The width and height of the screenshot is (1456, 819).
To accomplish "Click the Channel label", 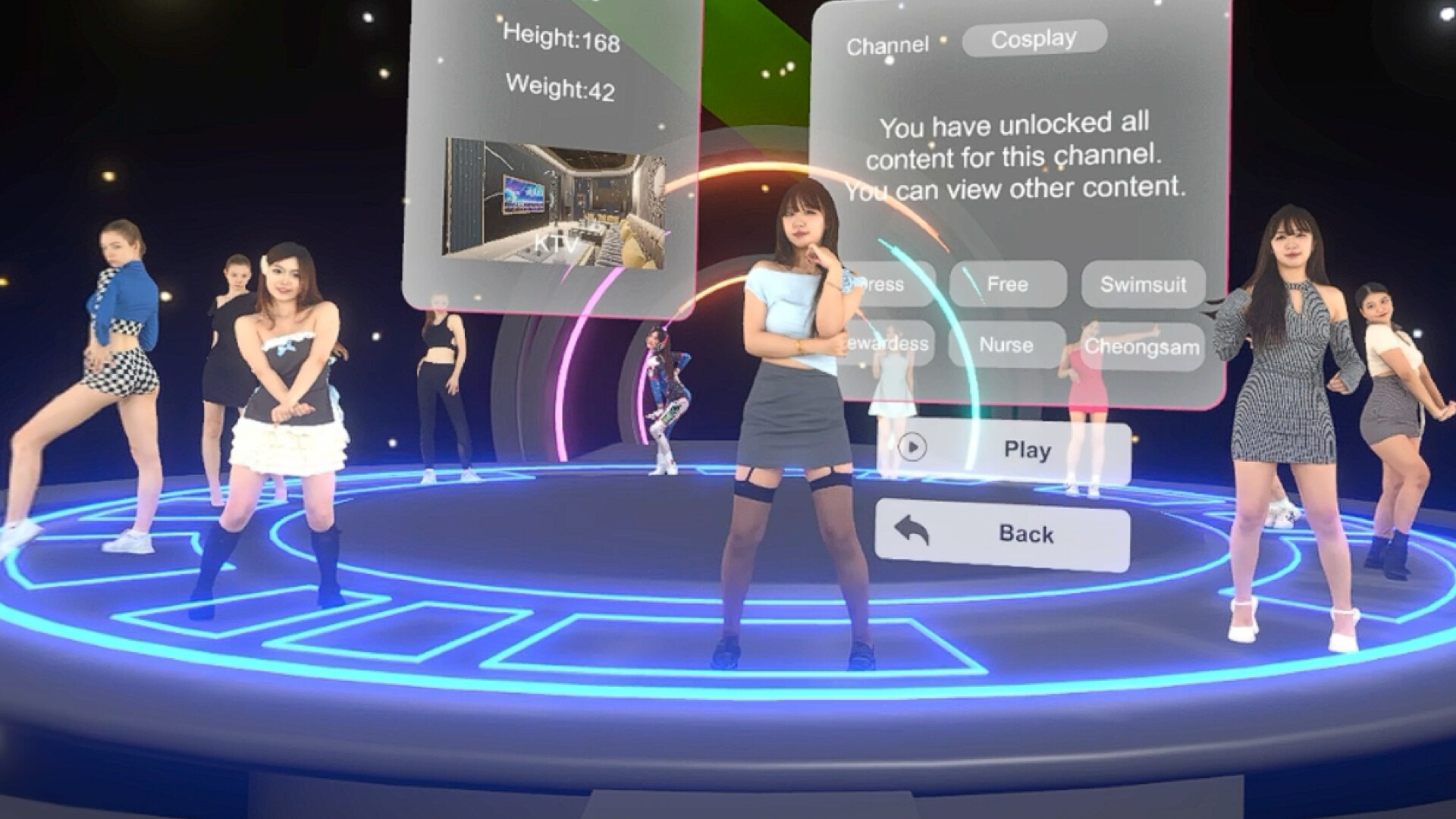I will click(888, 43).
